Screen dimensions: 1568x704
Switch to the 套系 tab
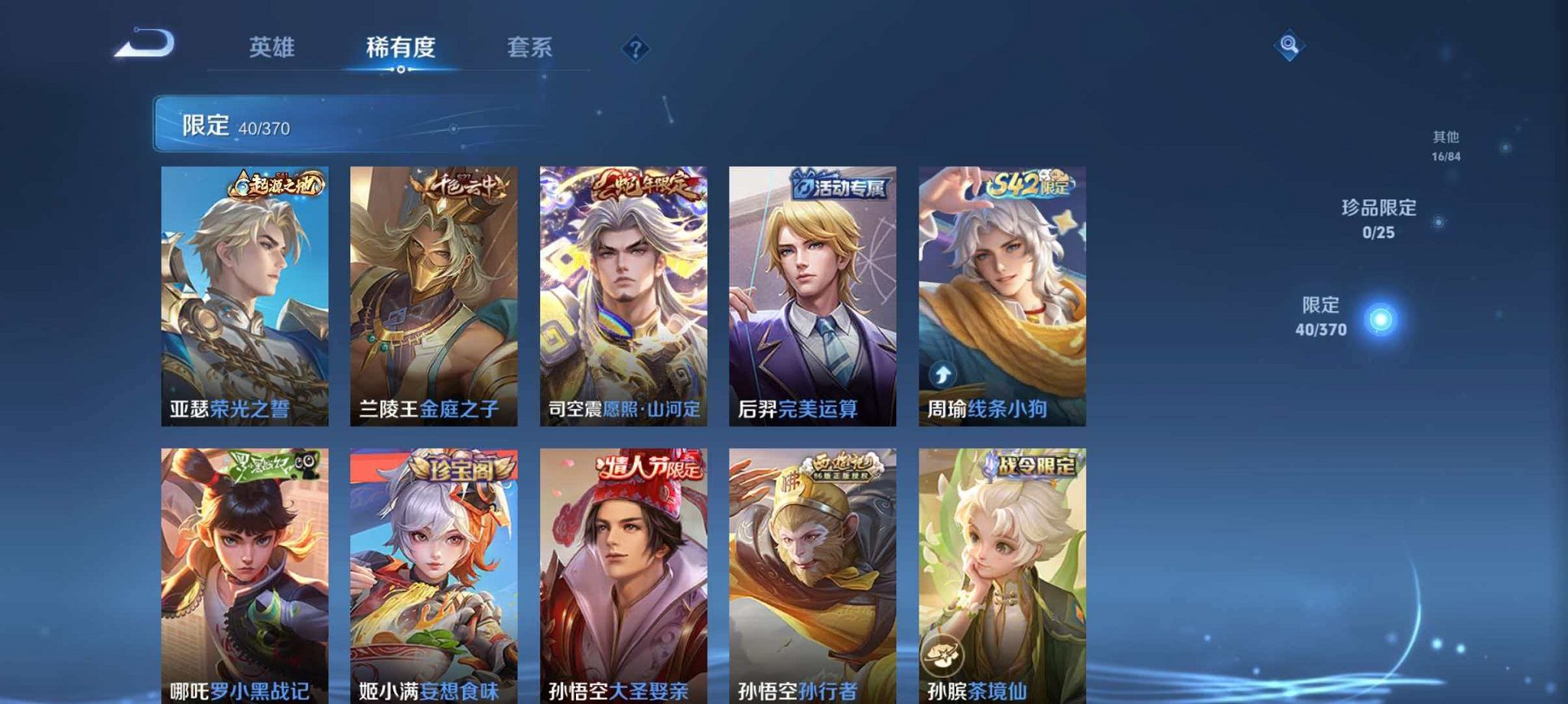[x=528, y=47]
